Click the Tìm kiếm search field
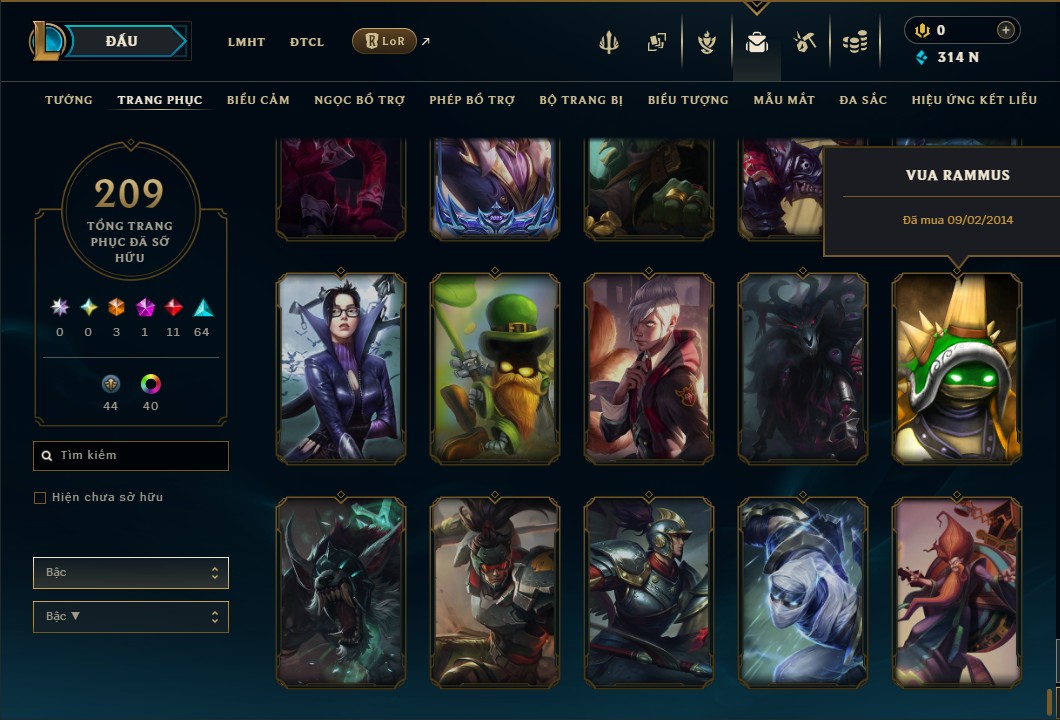Viewport: 1060px width, 720px height. coord(131,456)
